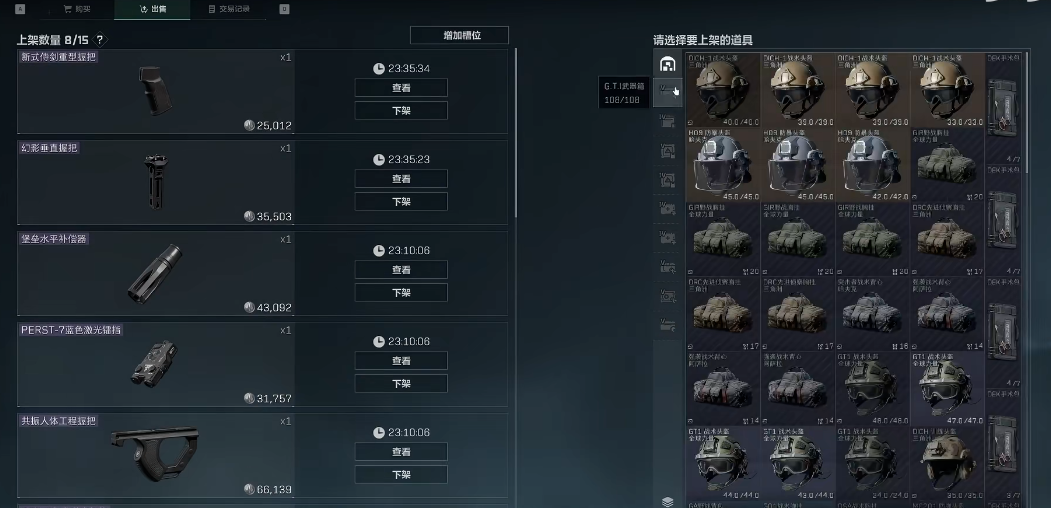Click 查看 for the 幻影垂直握把 listing
The image size is (1051, 508).
tap(401, 179)
